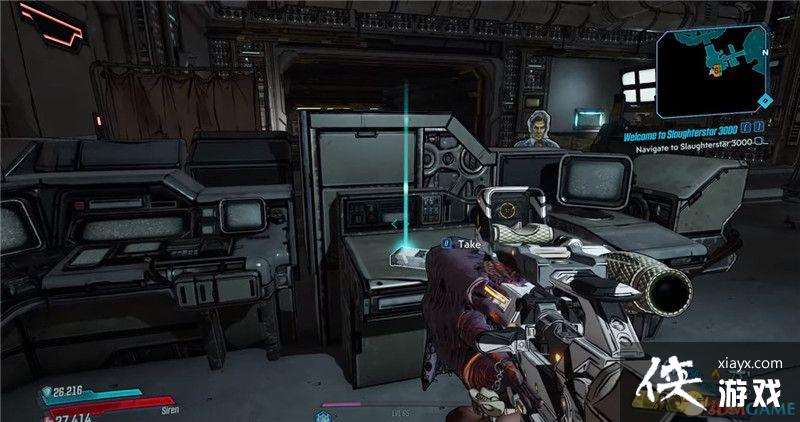Tick the objective checkbox beside Navigate to Slaughterstar
The height and width of the screenshot is (422, 800).
tap(759, 142)
